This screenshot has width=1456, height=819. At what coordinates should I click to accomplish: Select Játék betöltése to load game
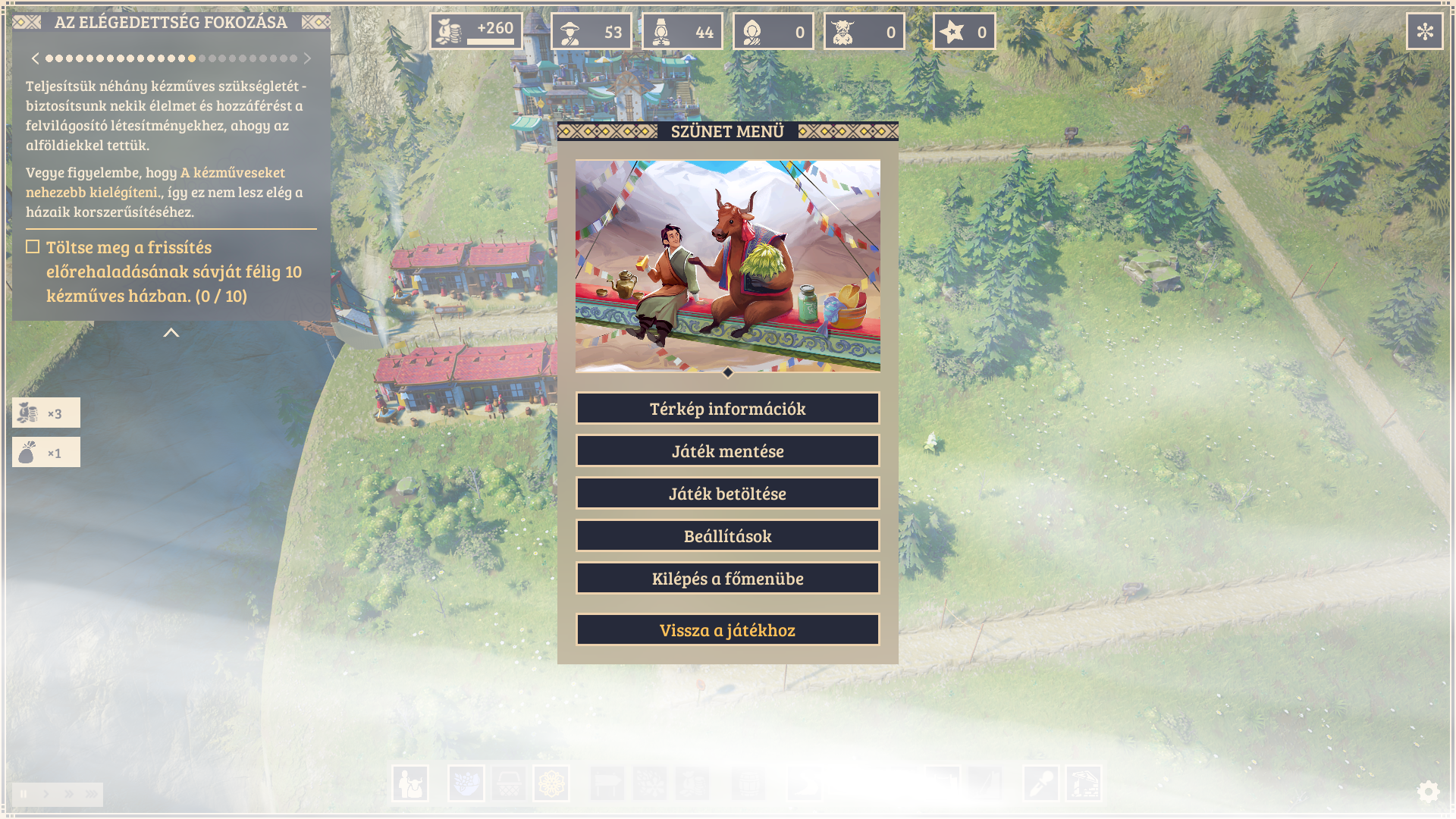(727, 494)
